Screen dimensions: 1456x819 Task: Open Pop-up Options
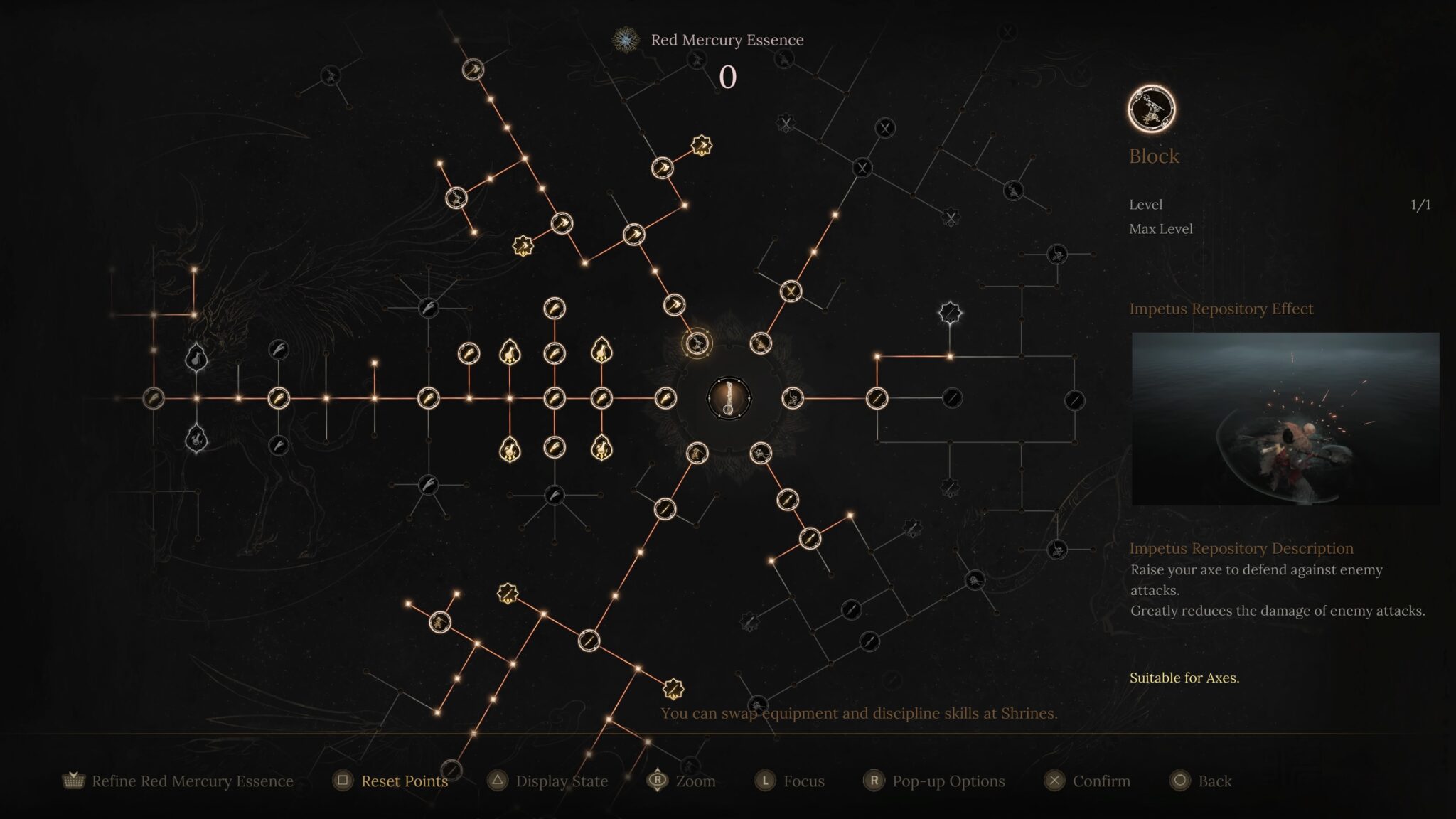pyautogui.click(x=948, y=781)
